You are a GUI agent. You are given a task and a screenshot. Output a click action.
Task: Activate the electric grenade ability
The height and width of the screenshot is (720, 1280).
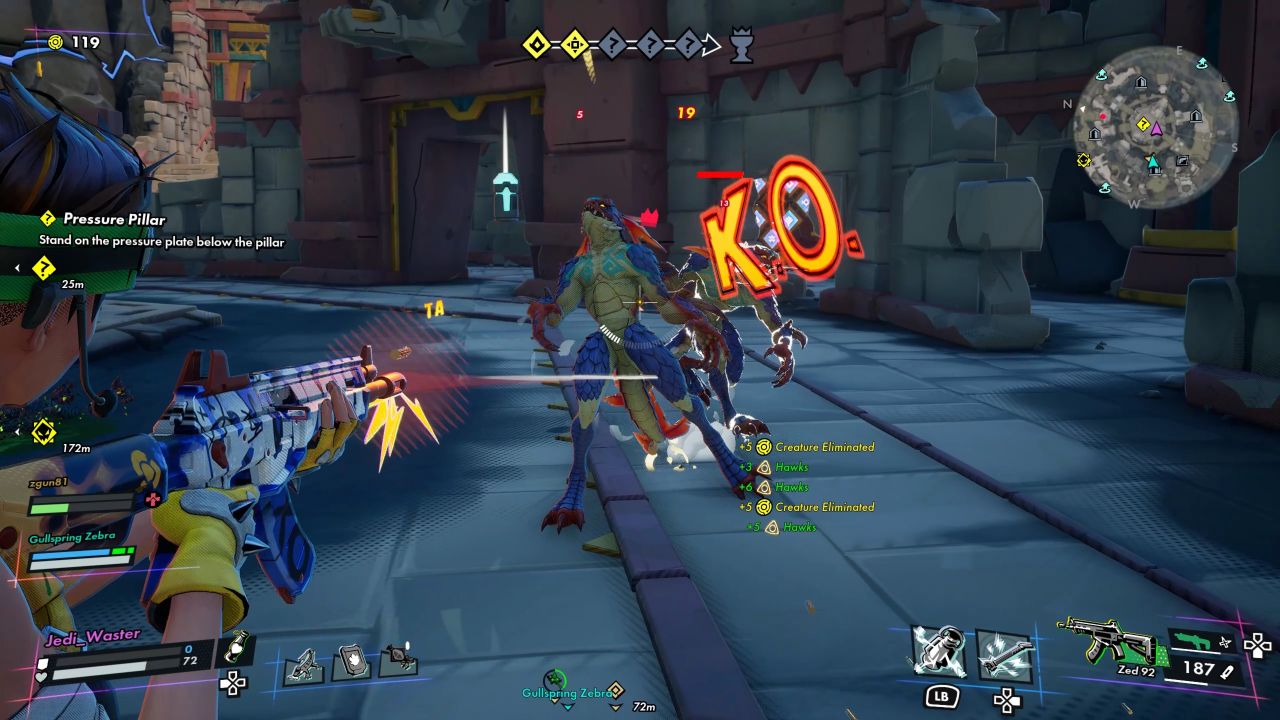[939, 652]
